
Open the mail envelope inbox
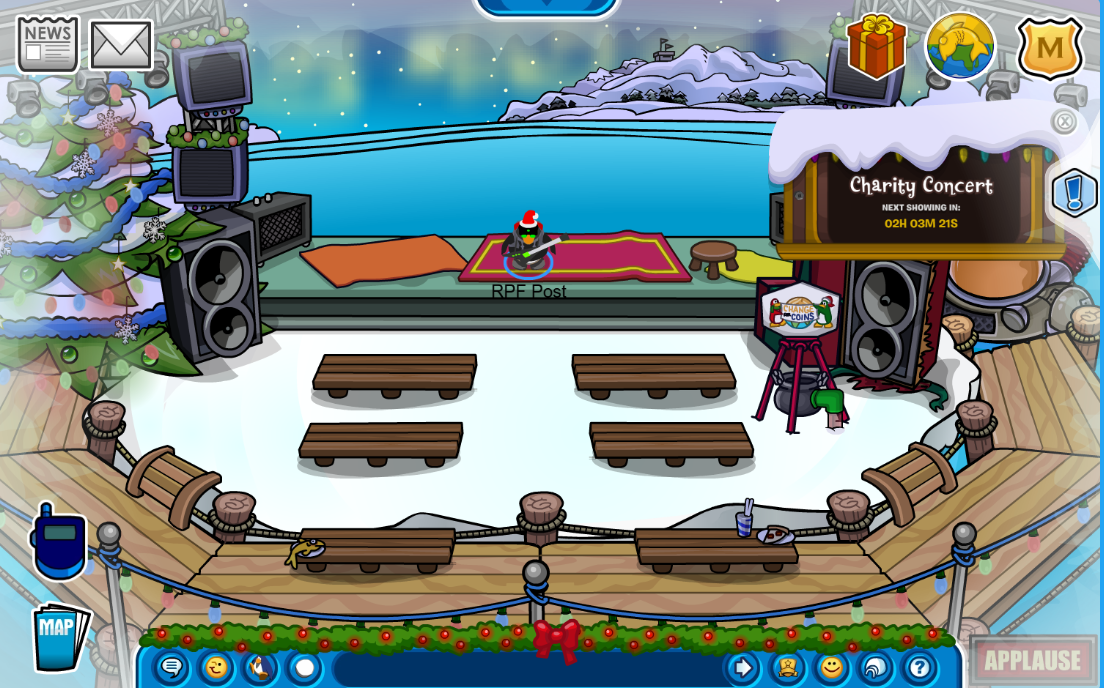[x=121, y=45]
